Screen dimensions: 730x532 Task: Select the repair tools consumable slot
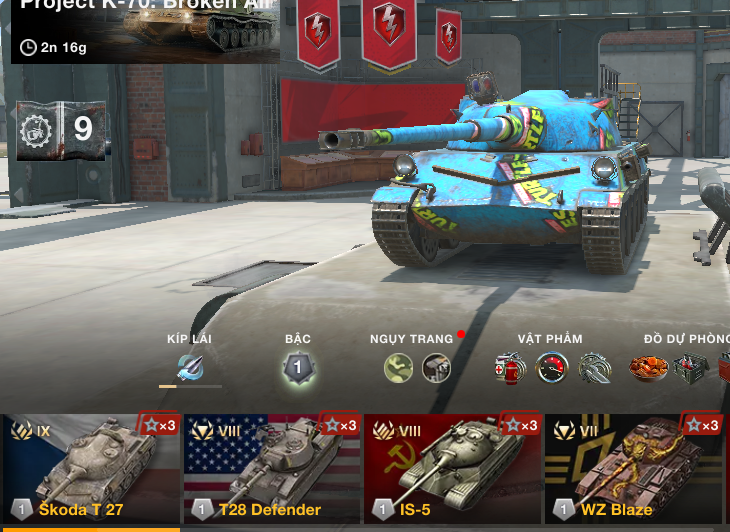[x=594, y=368]
